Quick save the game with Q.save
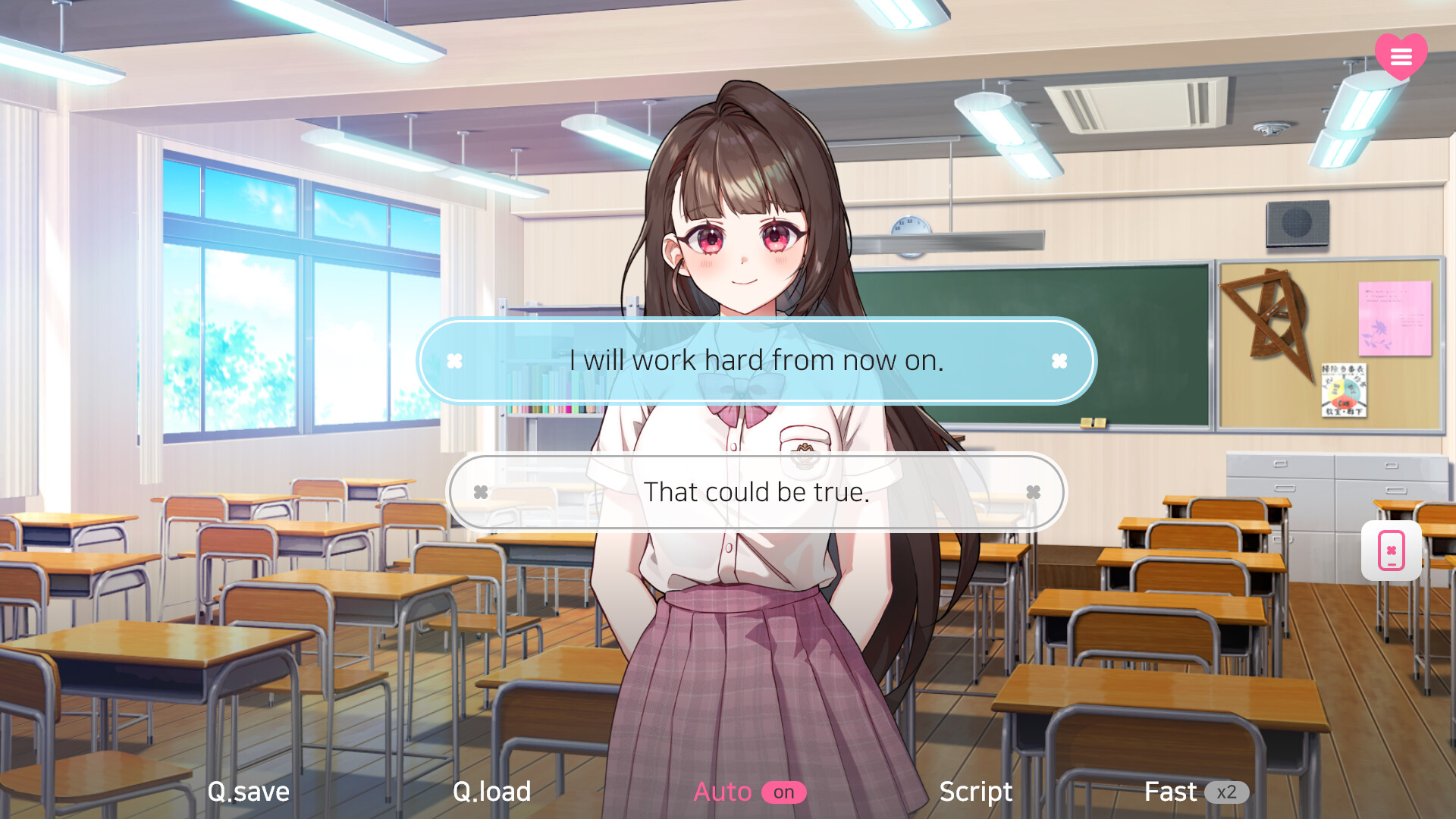 248,791
